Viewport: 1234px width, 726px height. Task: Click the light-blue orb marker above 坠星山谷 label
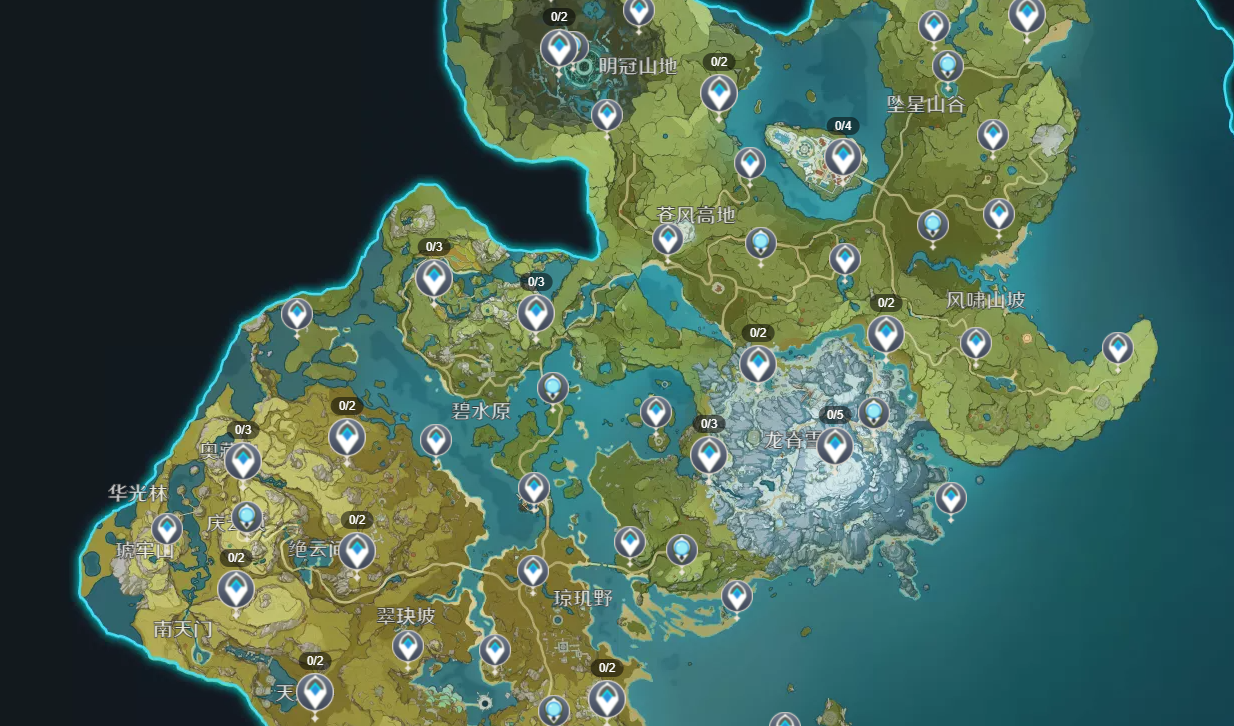pyautogui.click(x=948, y=67)
